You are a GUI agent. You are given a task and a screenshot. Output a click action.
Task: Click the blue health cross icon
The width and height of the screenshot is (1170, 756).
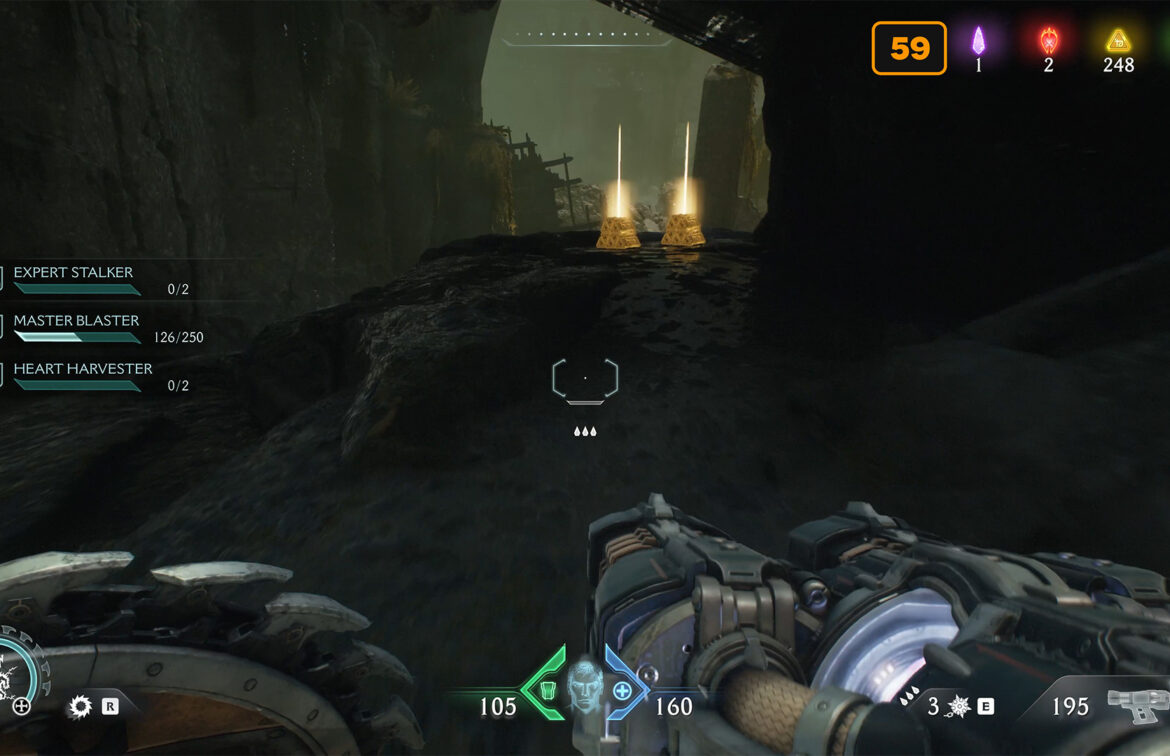click(622, 690)
